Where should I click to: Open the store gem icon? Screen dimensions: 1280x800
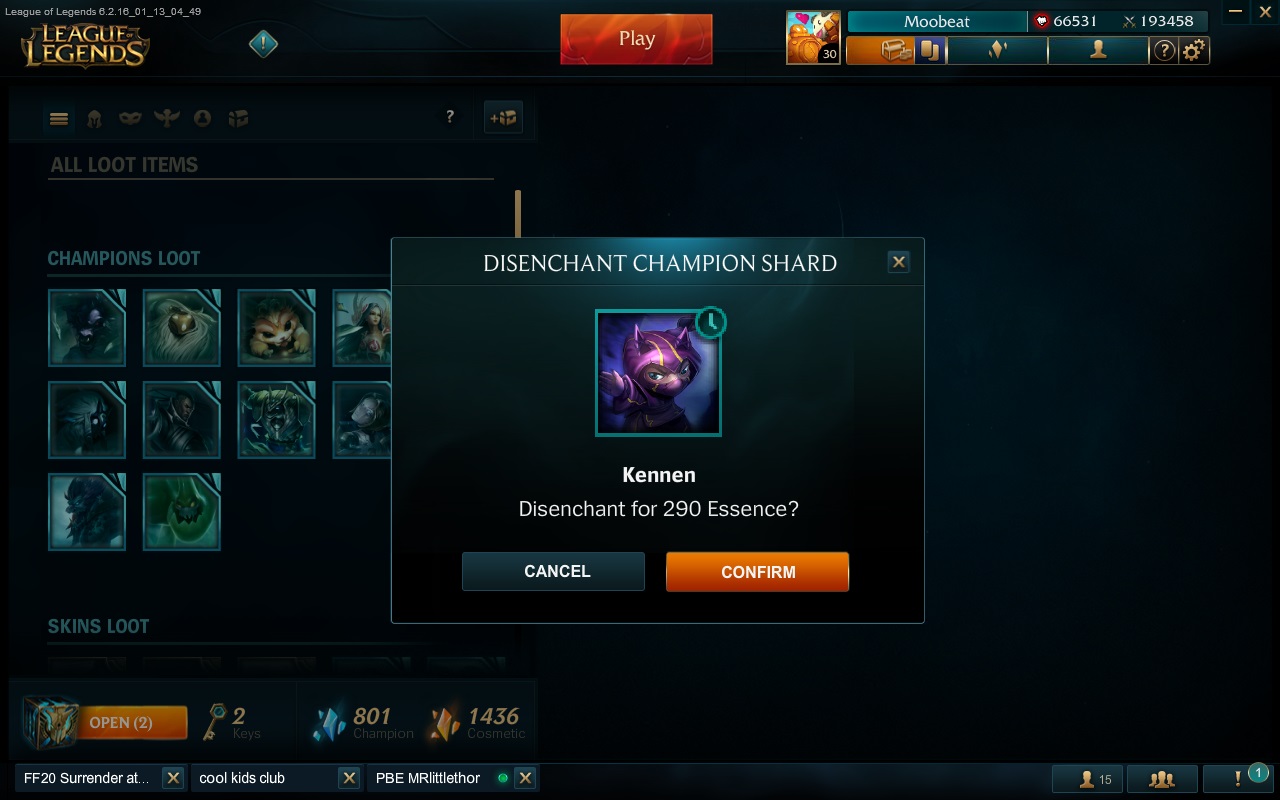pos(997,50)
